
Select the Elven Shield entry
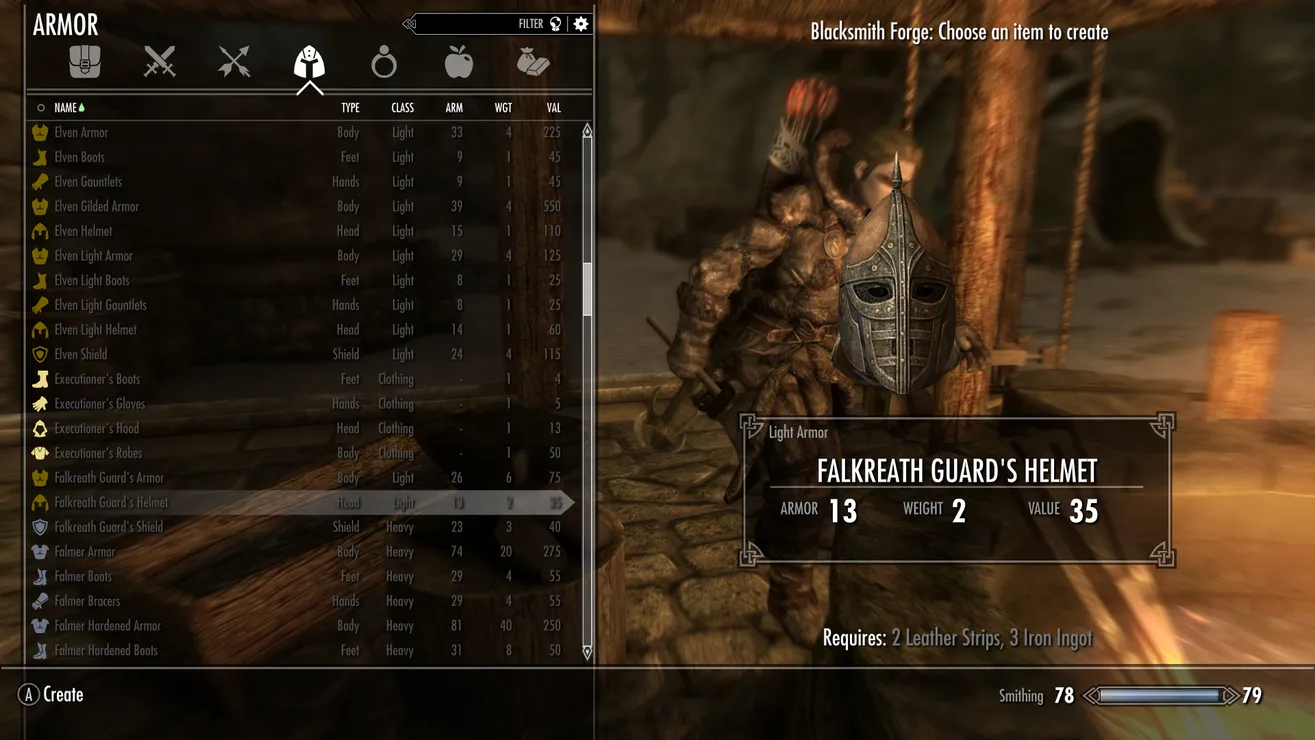(x=80, y=355)
